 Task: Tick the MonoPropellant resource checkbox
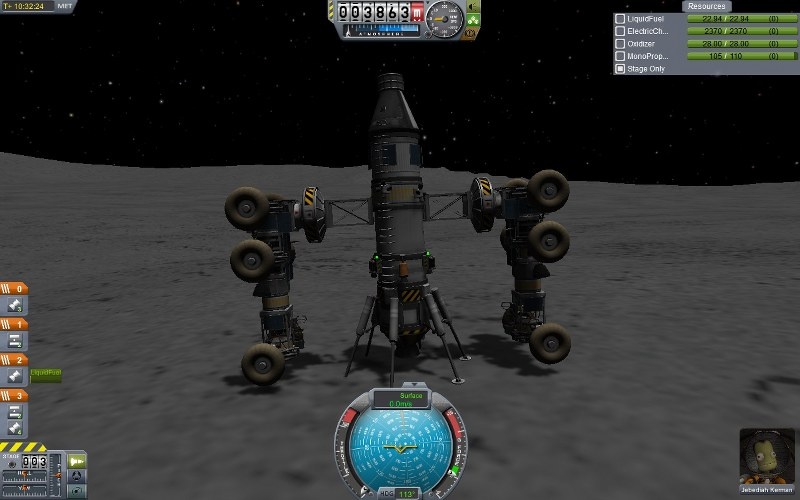click(x=620, y=57)
